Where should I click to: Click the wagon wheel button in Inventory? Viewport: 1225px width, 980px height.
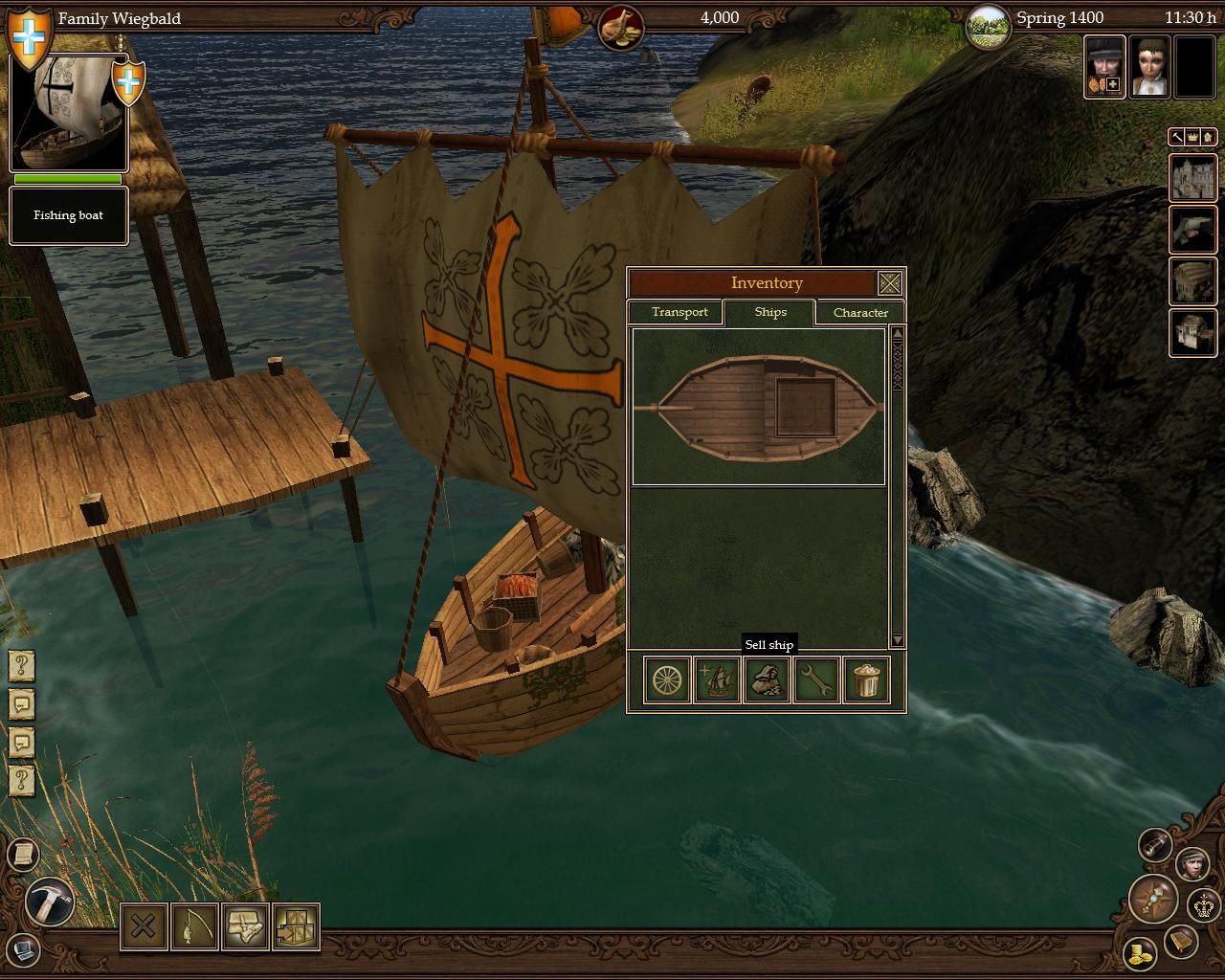pos(667,680)
